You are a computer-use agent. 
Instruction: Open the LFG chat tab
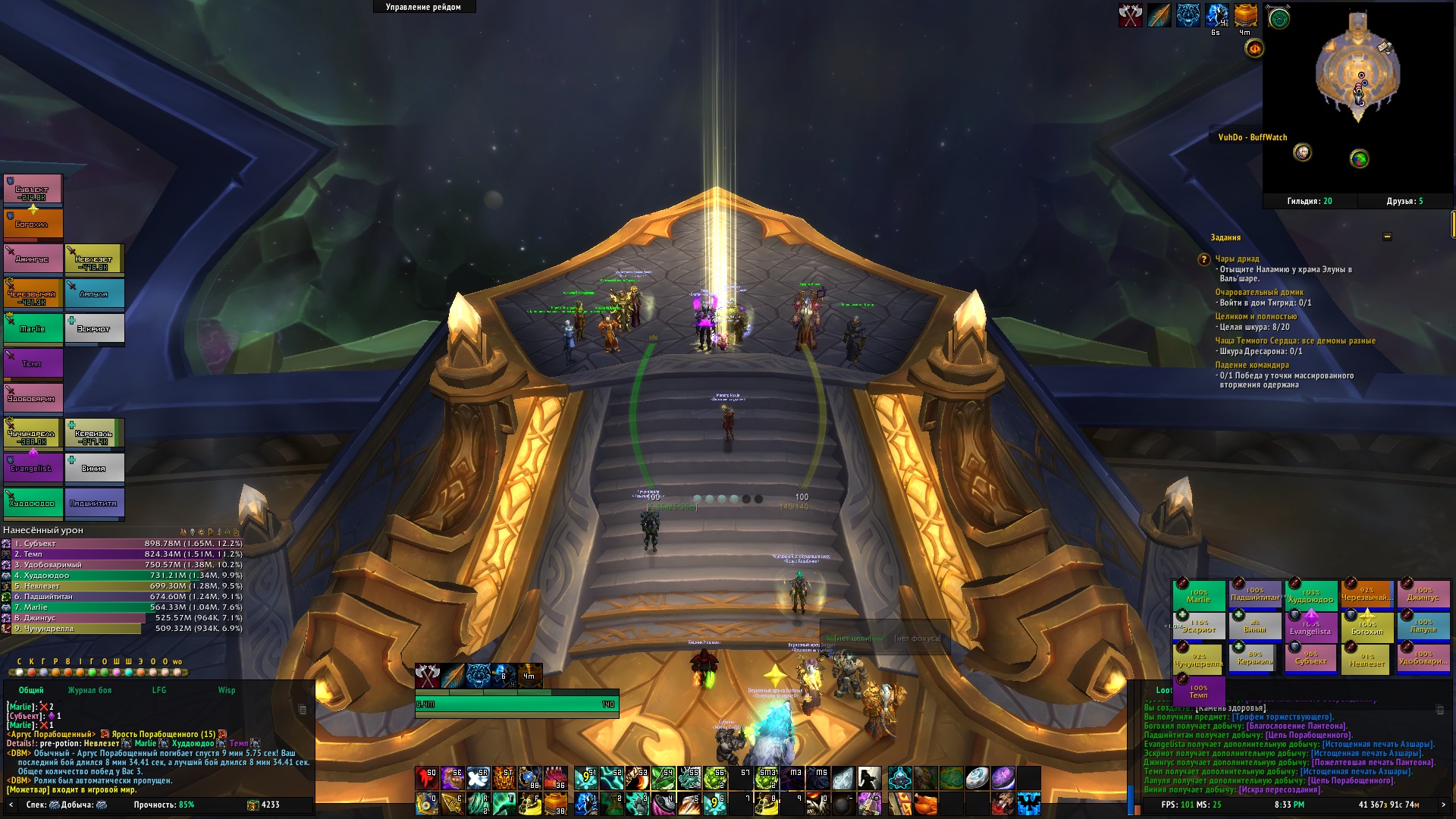tap(159, 690)
